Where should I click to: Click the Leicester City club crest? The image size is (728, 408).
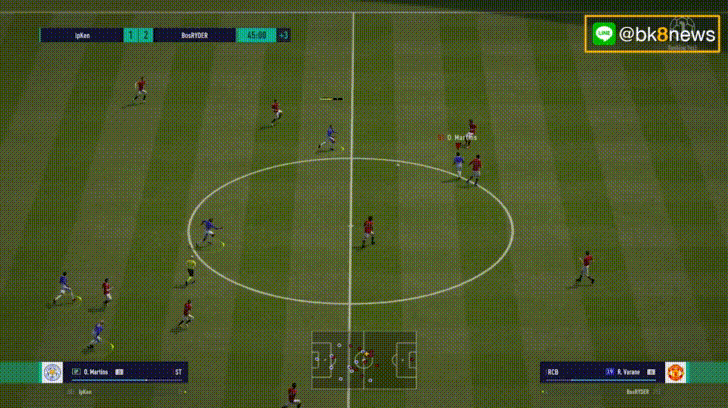[x=52, y=372]
